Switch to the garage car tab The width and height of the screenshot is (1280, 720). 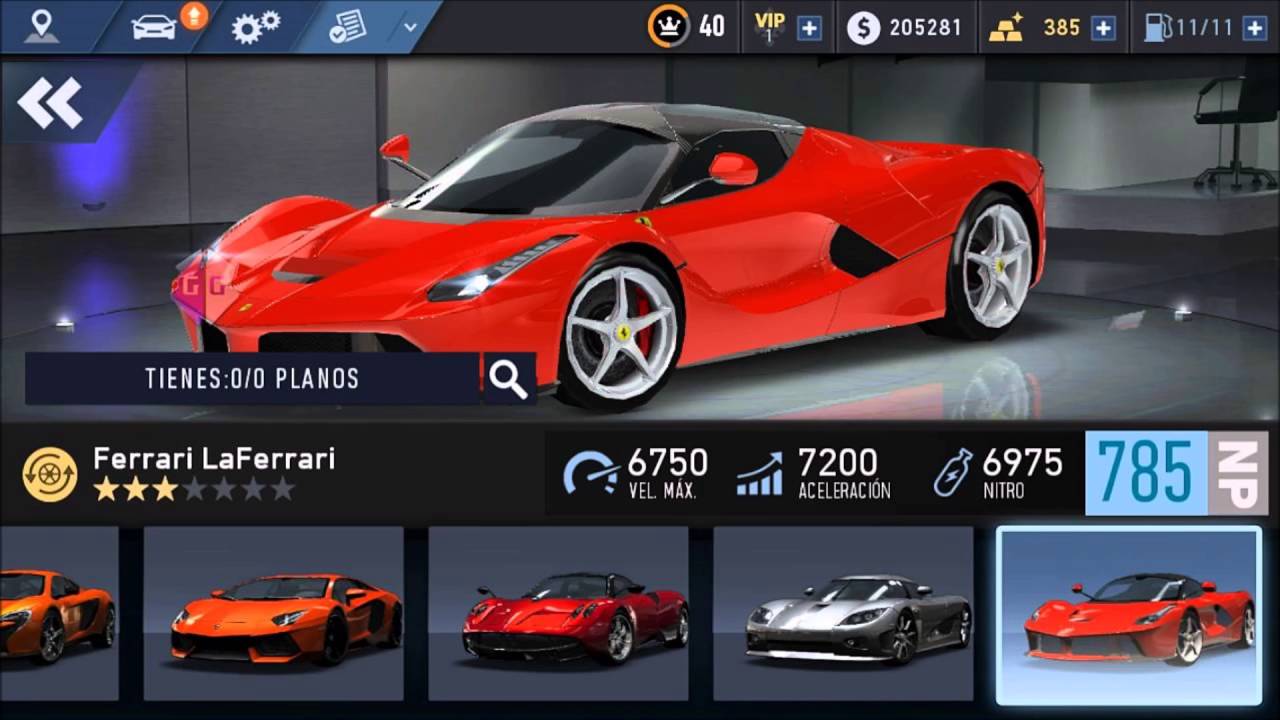pos(156,27)
